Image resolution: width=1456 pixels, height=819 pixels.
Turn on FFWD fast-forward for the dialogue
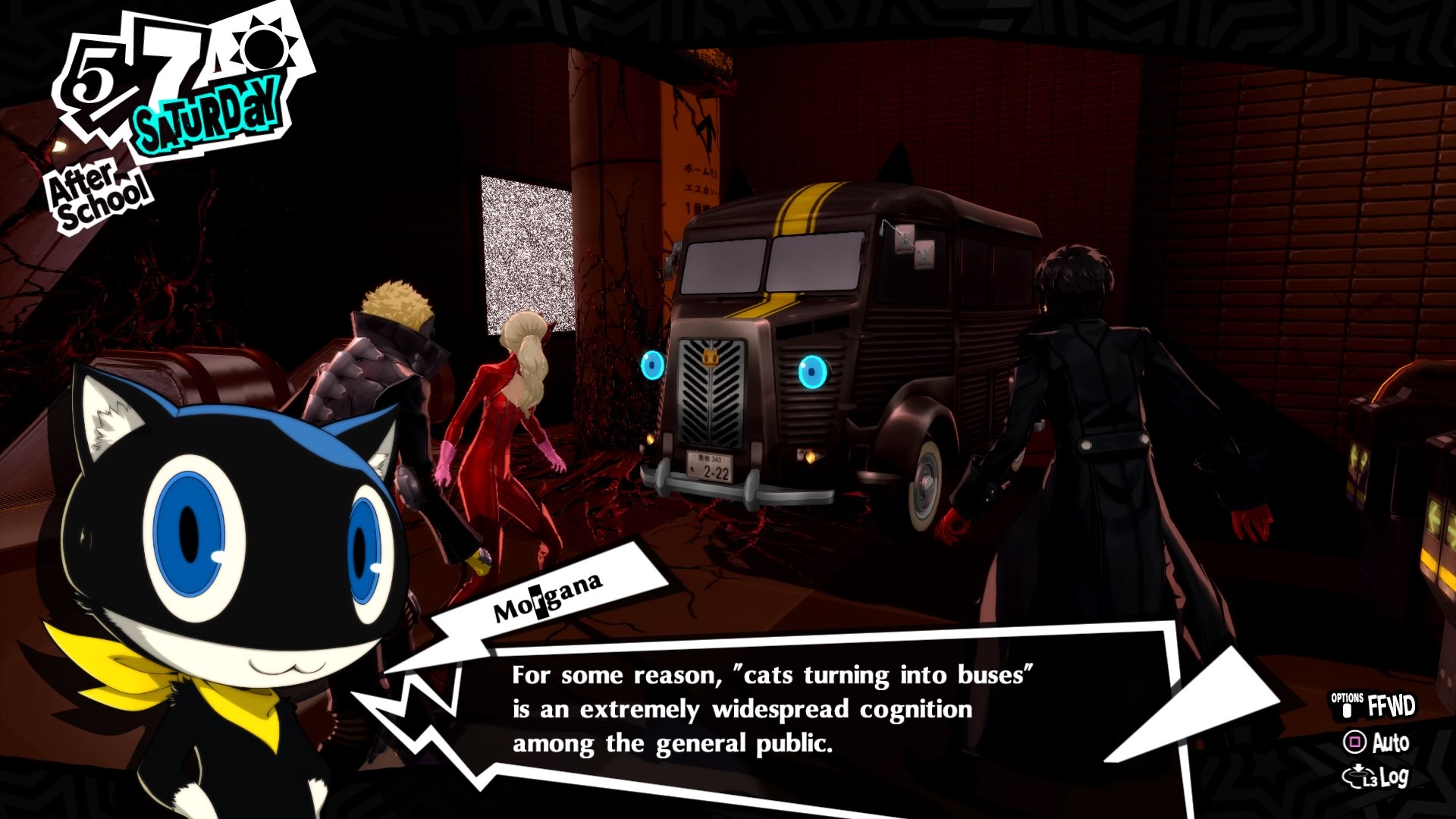click(x=1374, y=706)
